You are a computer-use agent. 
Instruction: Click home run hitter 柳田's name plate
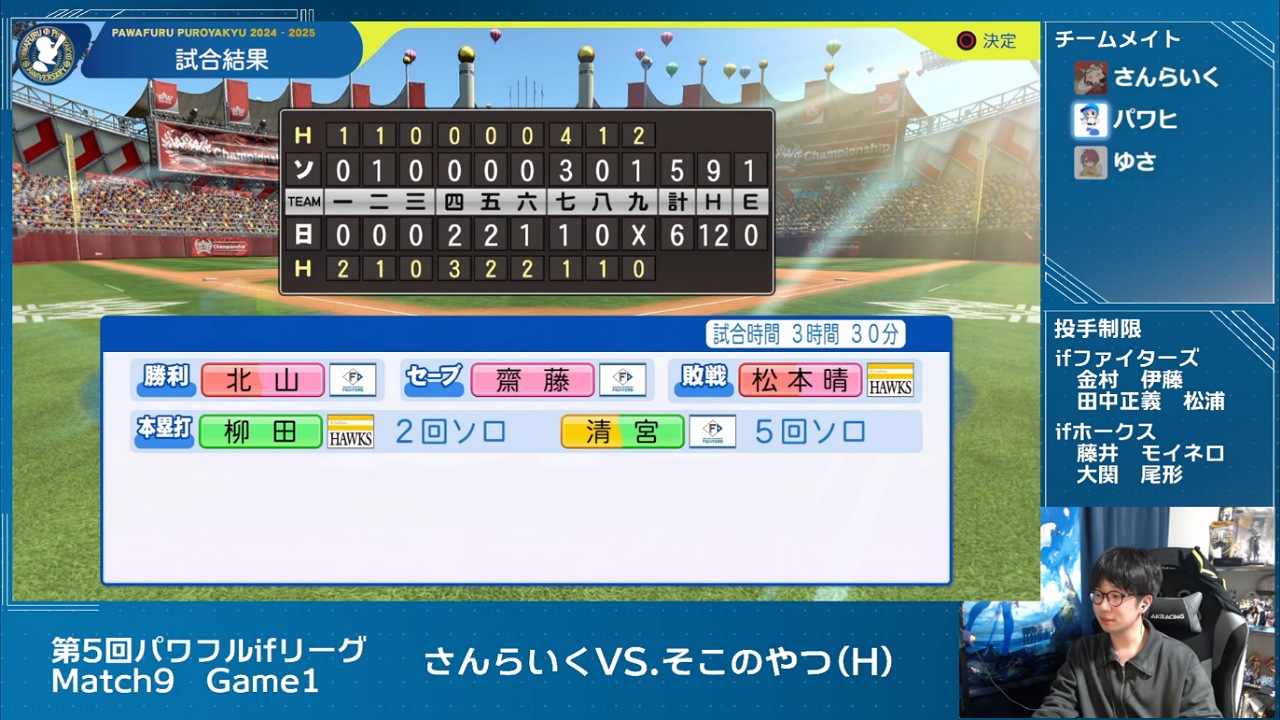point(262,432)
